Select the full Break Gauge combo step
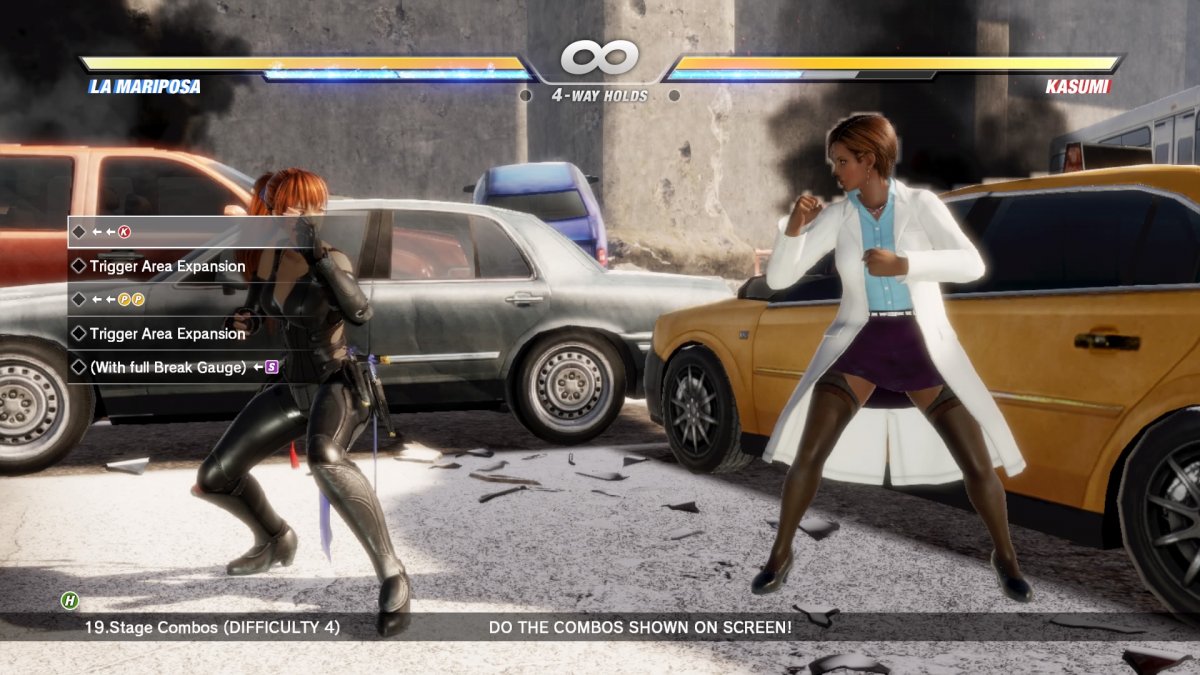The width and height of the screenshot is (1200, 675). pos(173,367)
